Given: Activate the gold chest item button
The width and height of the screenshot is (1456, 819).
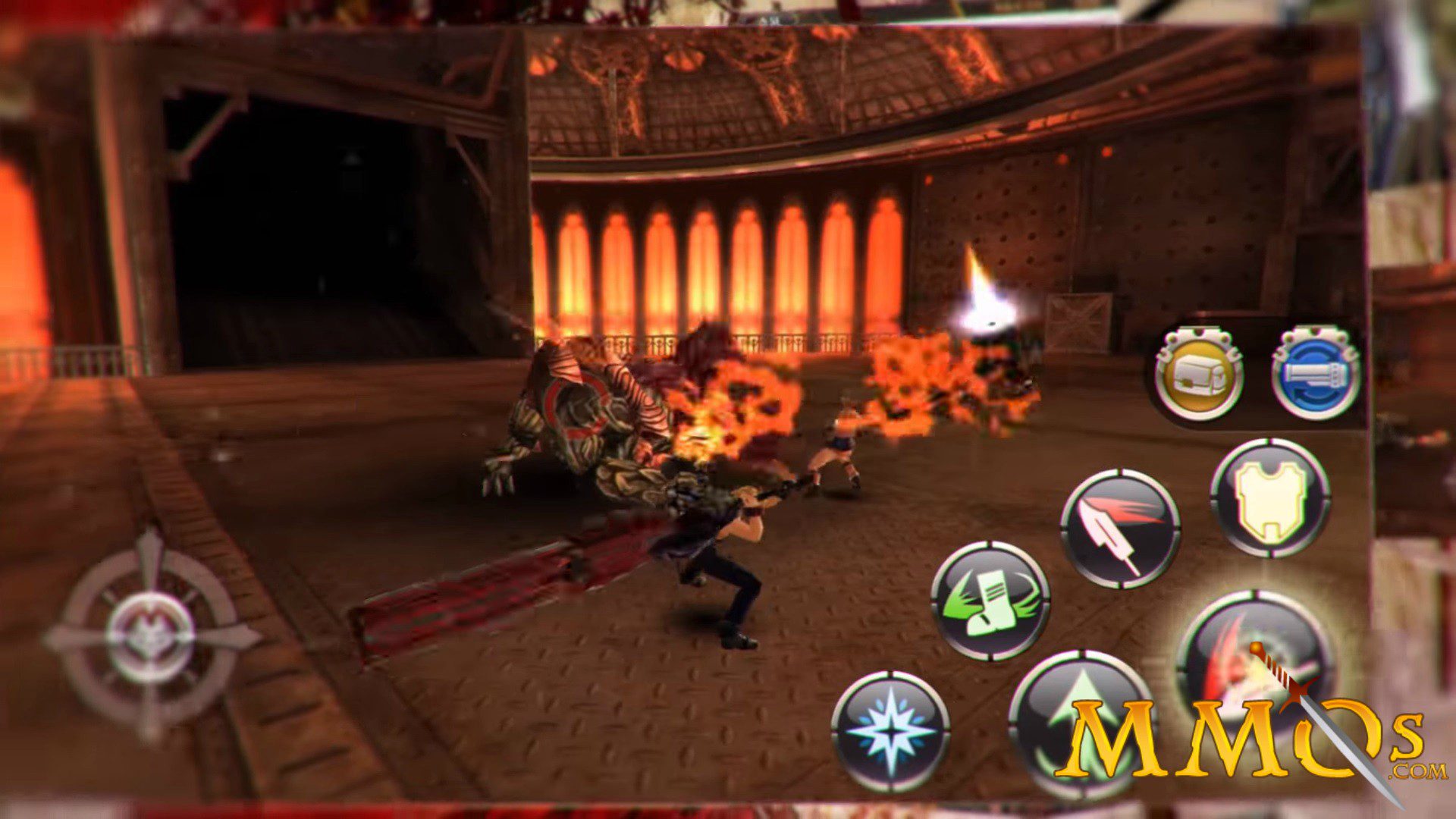Looking at the screenshot, I should 1199,374.
